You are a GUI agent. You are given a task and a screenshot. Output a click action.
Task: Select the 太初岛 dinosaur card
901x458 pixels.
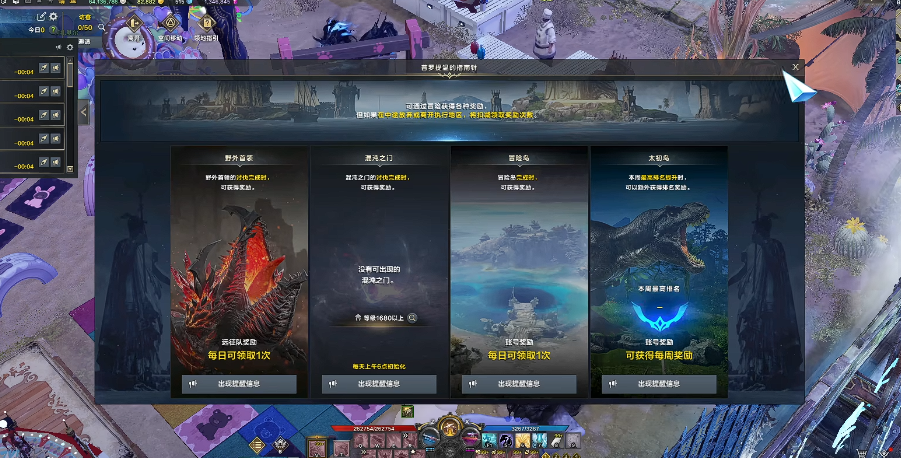659,260
